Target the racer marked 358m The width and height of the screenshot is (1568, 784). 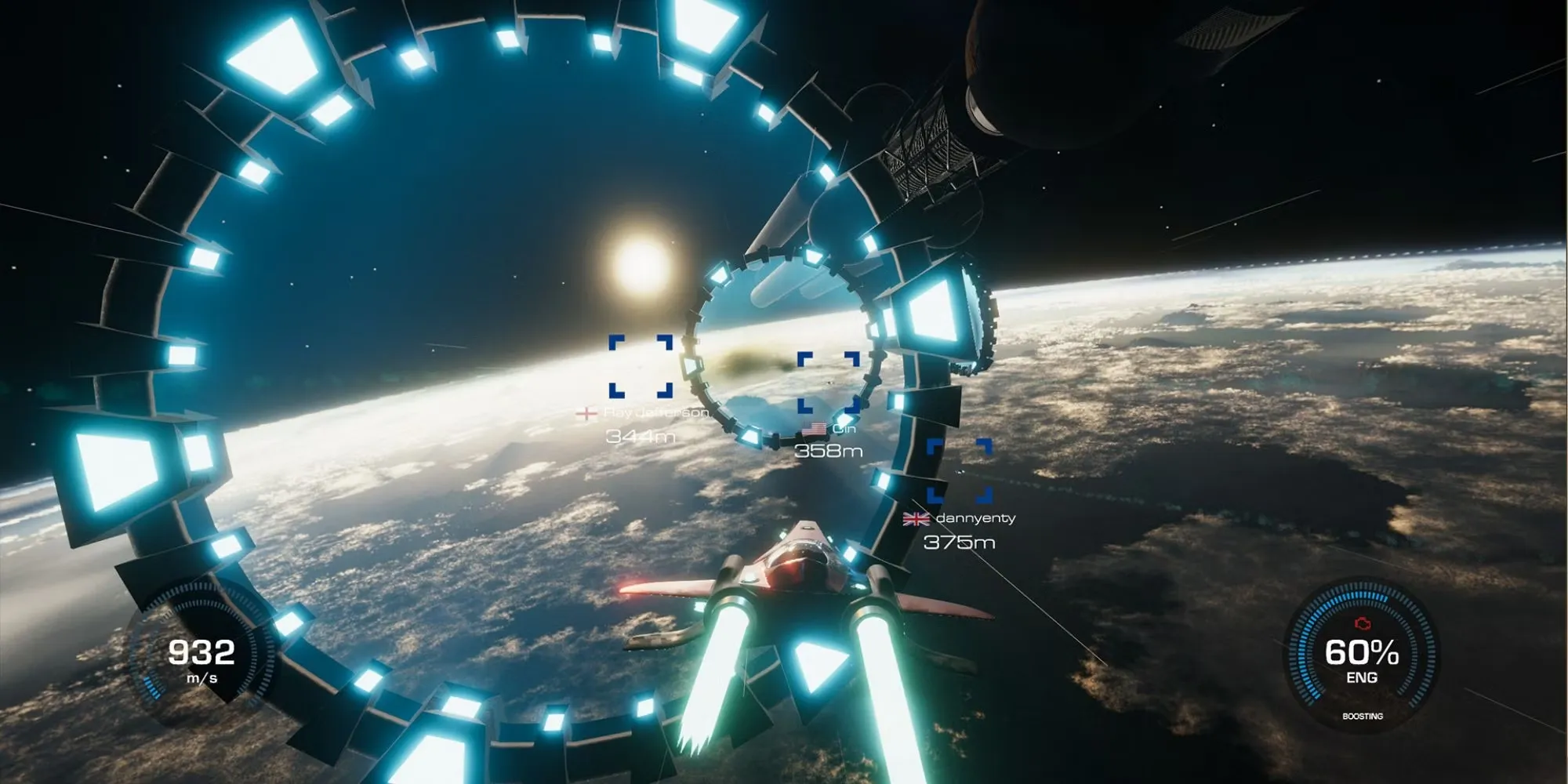click(829, 383)
